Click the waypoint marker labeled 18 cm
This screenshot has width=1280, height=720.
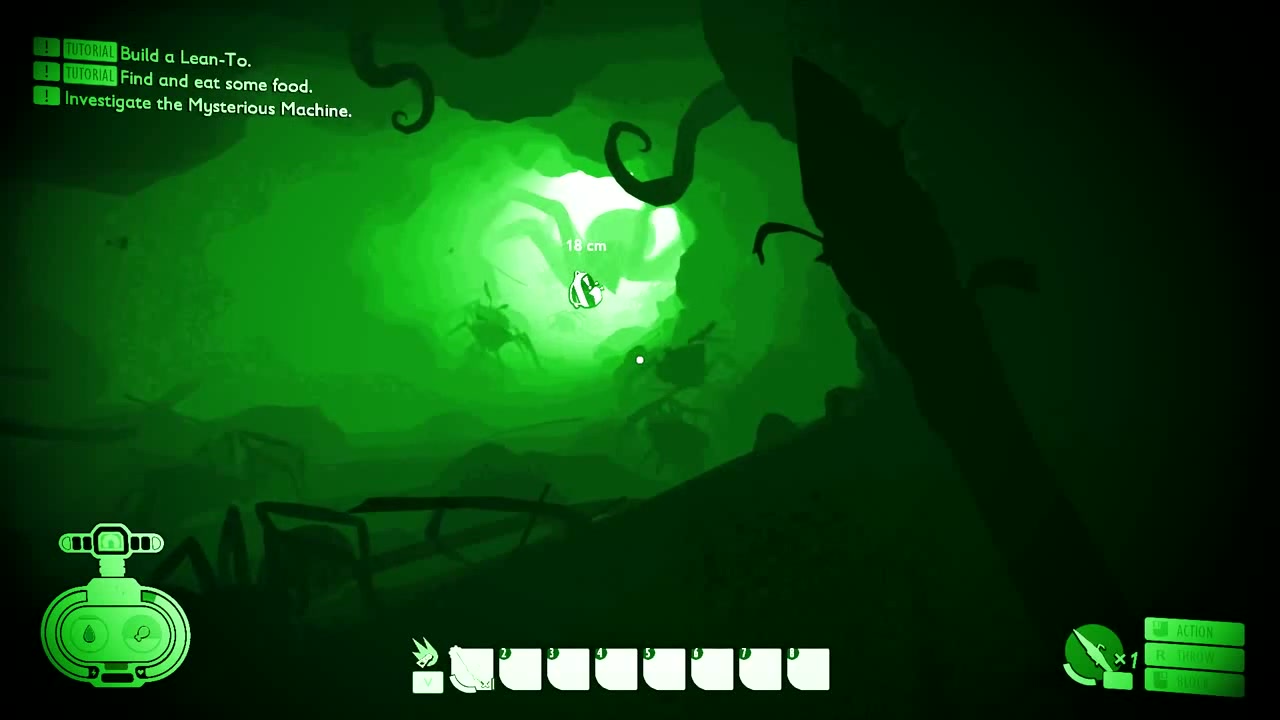[x=585, y=290]
